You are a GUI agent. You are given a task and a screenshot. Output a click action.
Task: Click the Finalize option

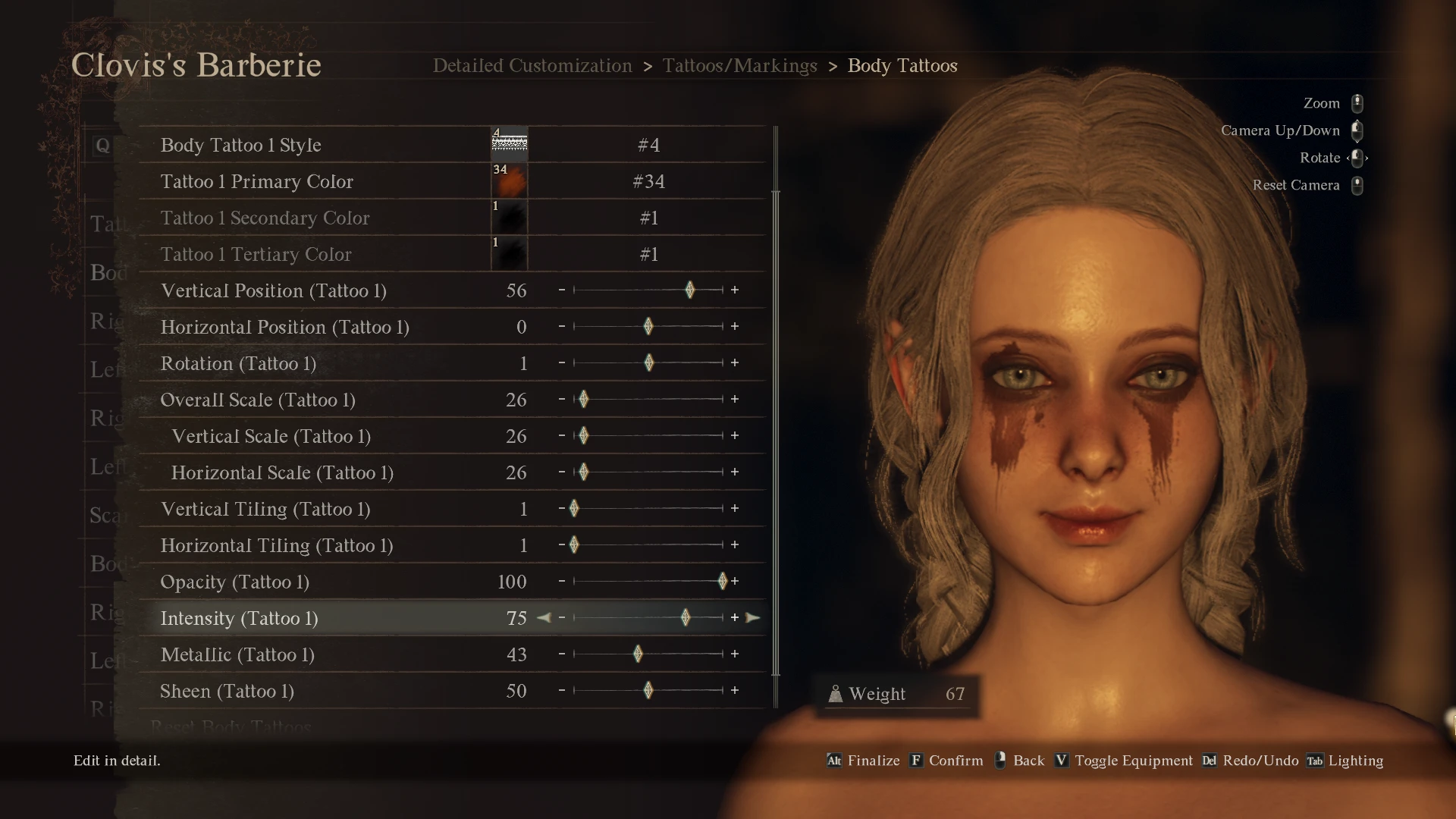click(873, 761)
